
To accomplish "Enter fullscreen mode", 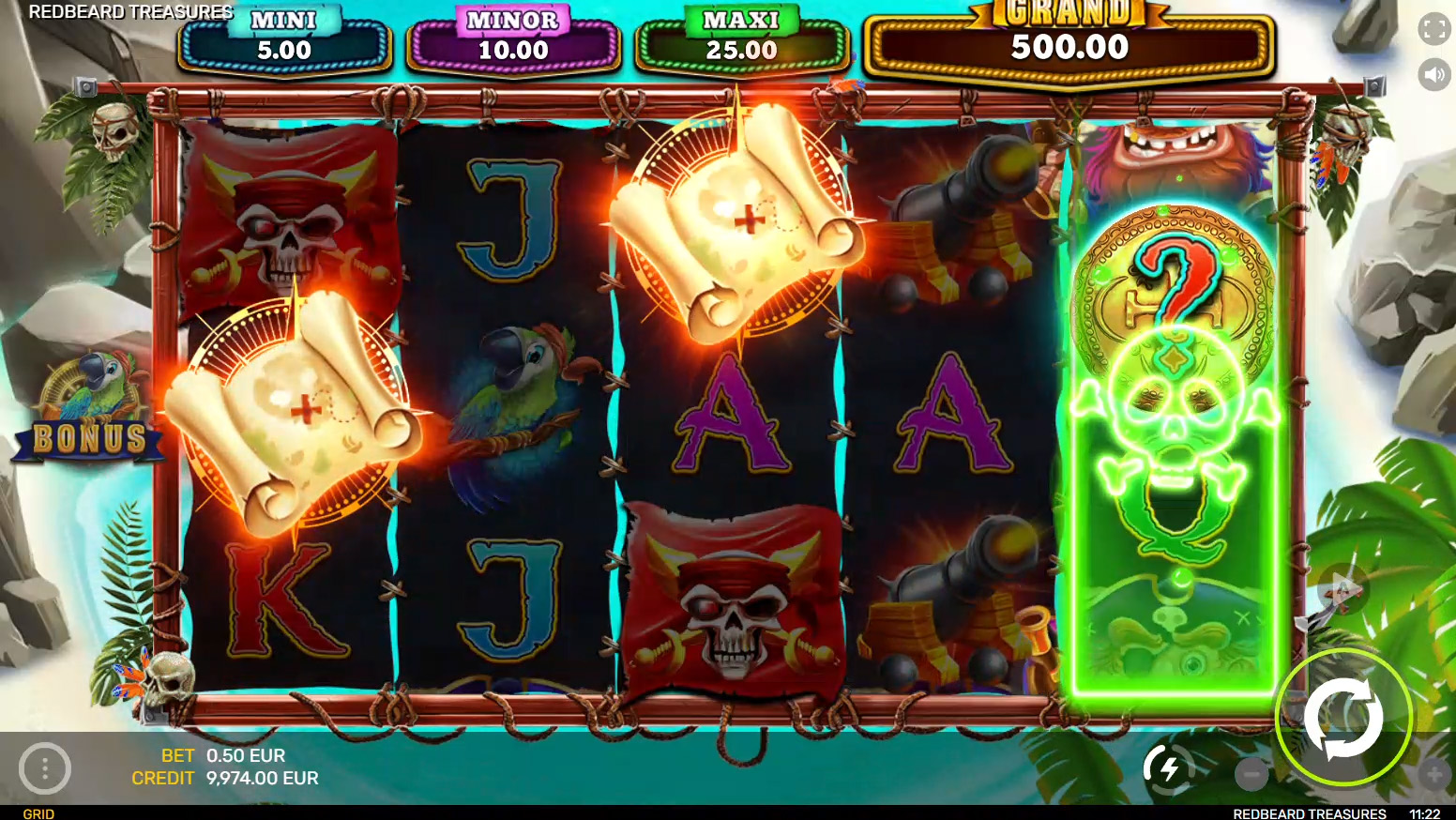I will pos(1433,29).
